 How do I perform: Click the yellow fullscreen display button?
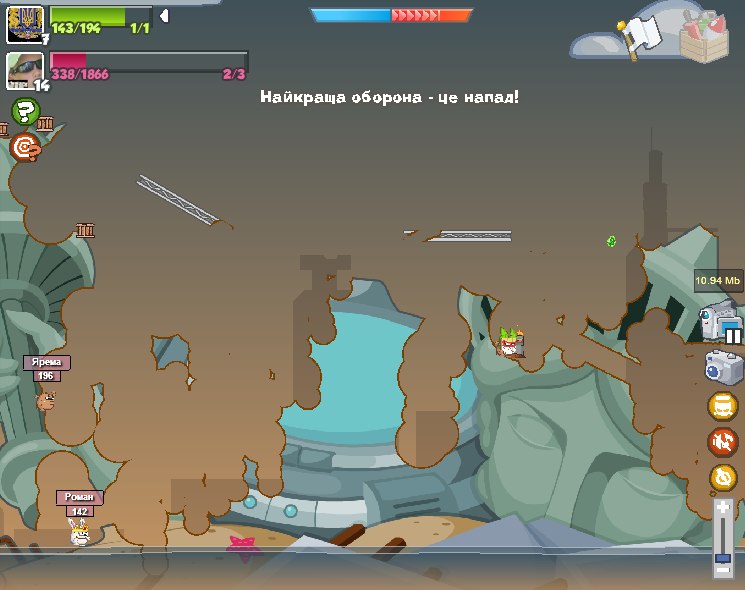pos(722,406)
